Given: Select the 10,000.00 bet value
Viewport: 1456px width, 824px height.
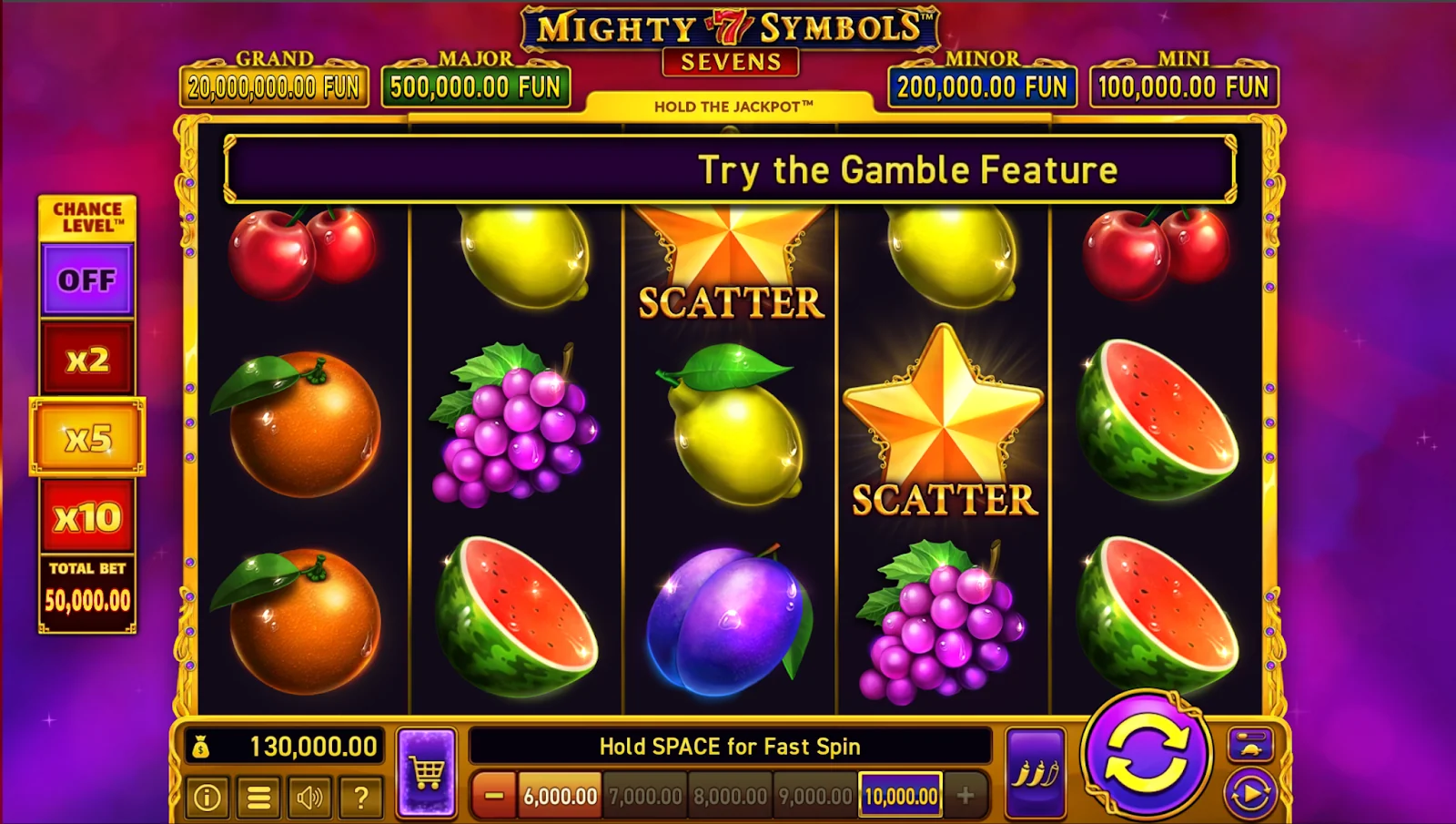Looking at the screenshot, I should (x=901, y=796).
